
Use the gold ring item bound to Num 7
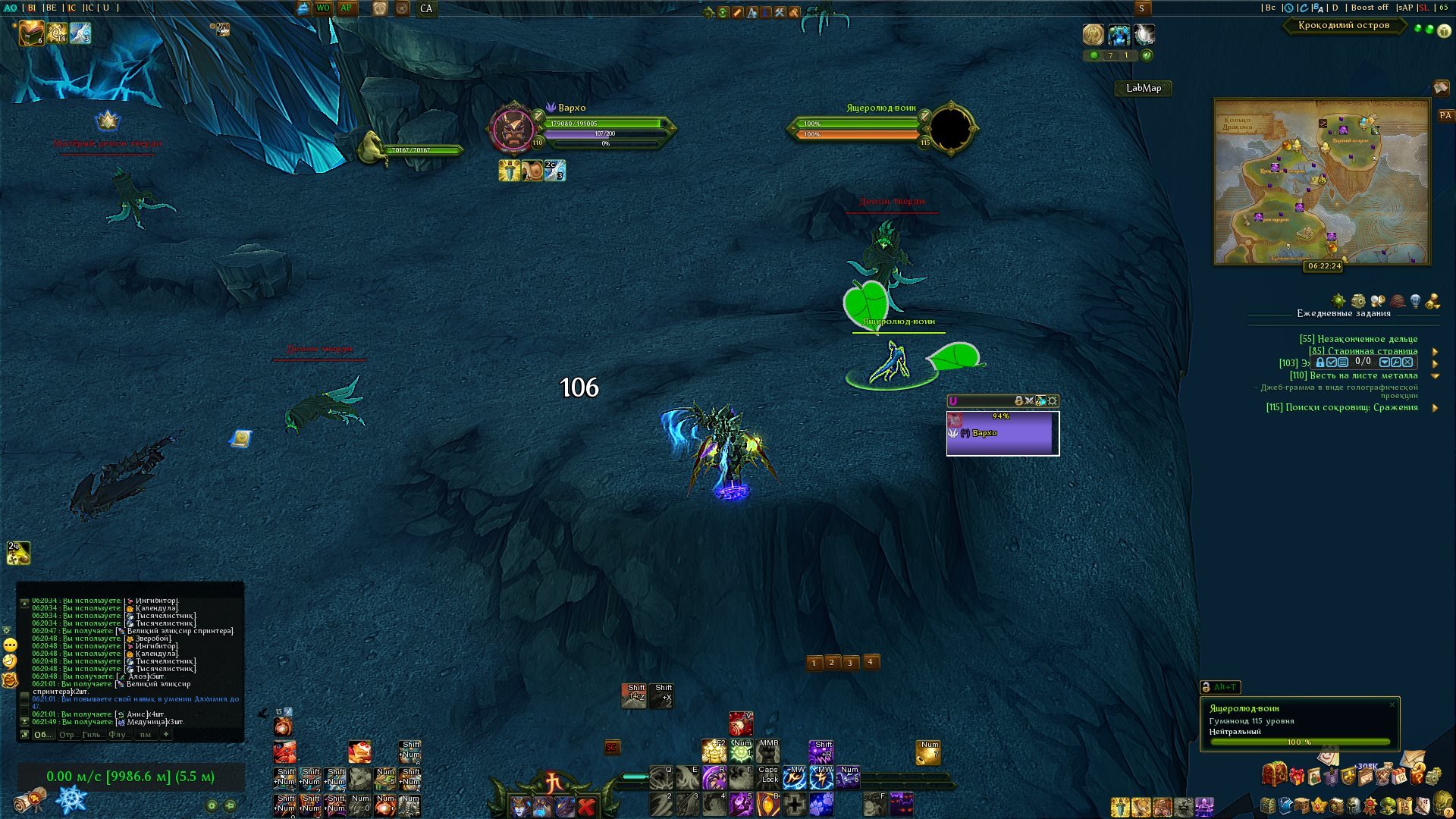point(928,752)
